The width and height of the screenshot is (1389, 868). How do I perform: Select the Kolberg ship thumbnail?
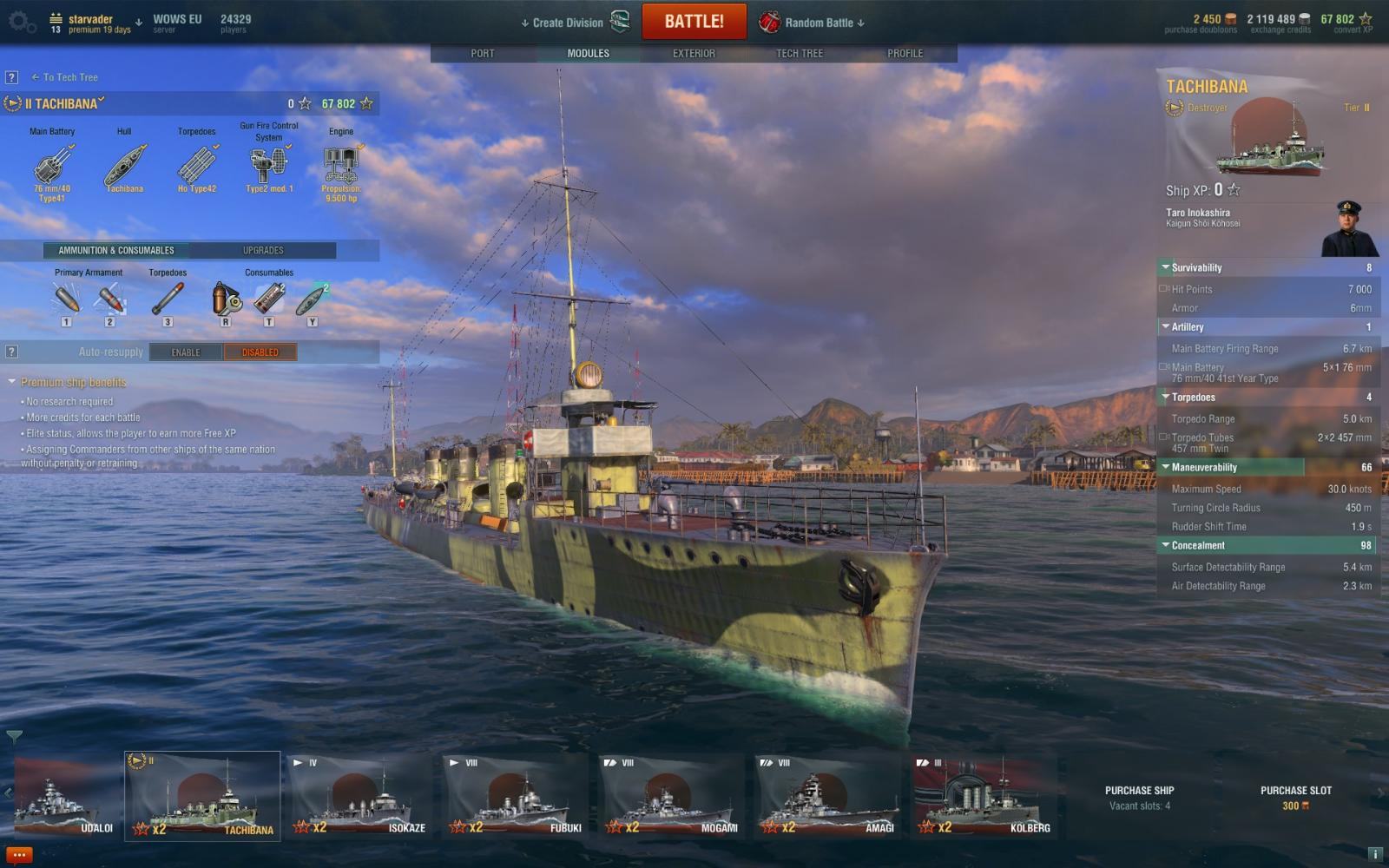tap(984, 796)
